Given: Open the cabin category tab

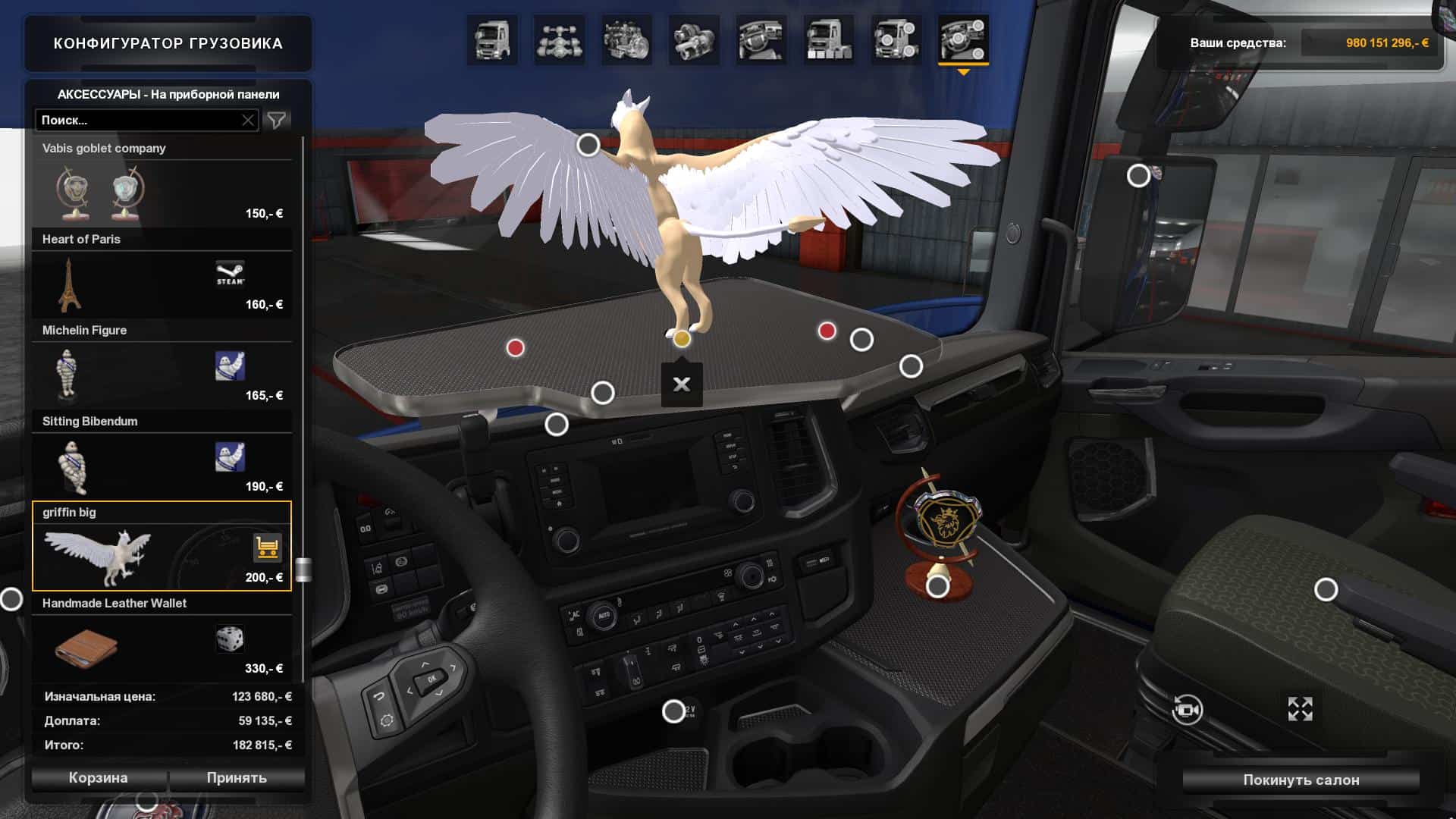Looking at the screenshot, I should point(492,39).
